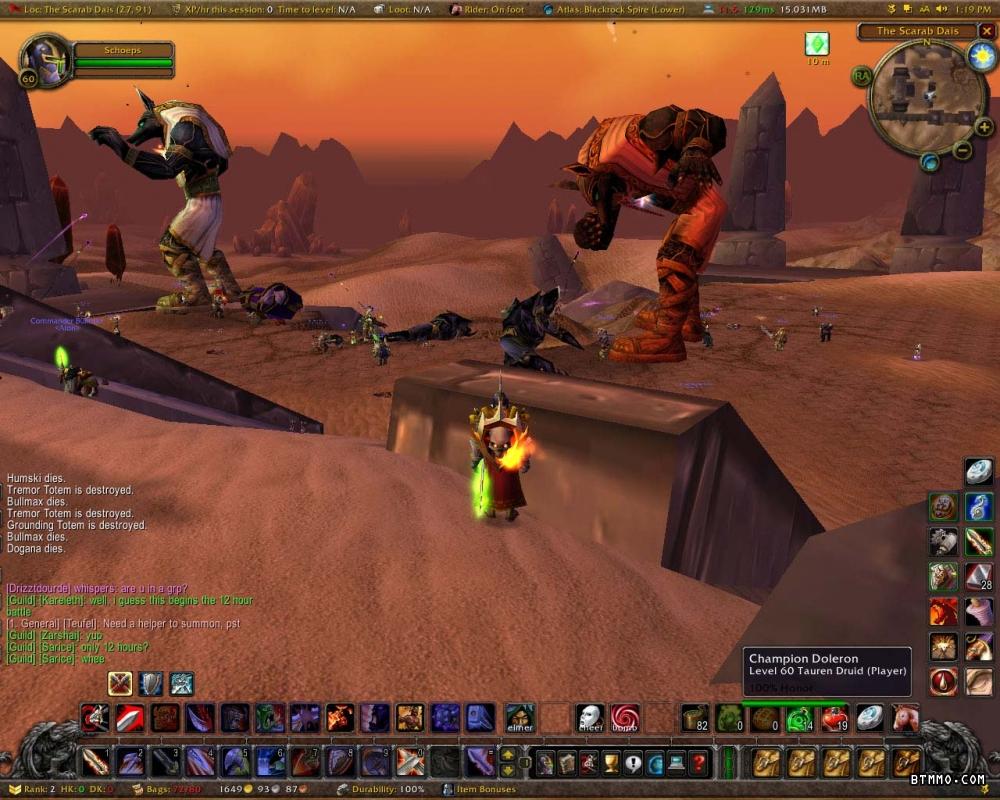Screen dimensions: 1000x800
Task: Use the 'cheer' white mask macro
Action: click(590, 718)
